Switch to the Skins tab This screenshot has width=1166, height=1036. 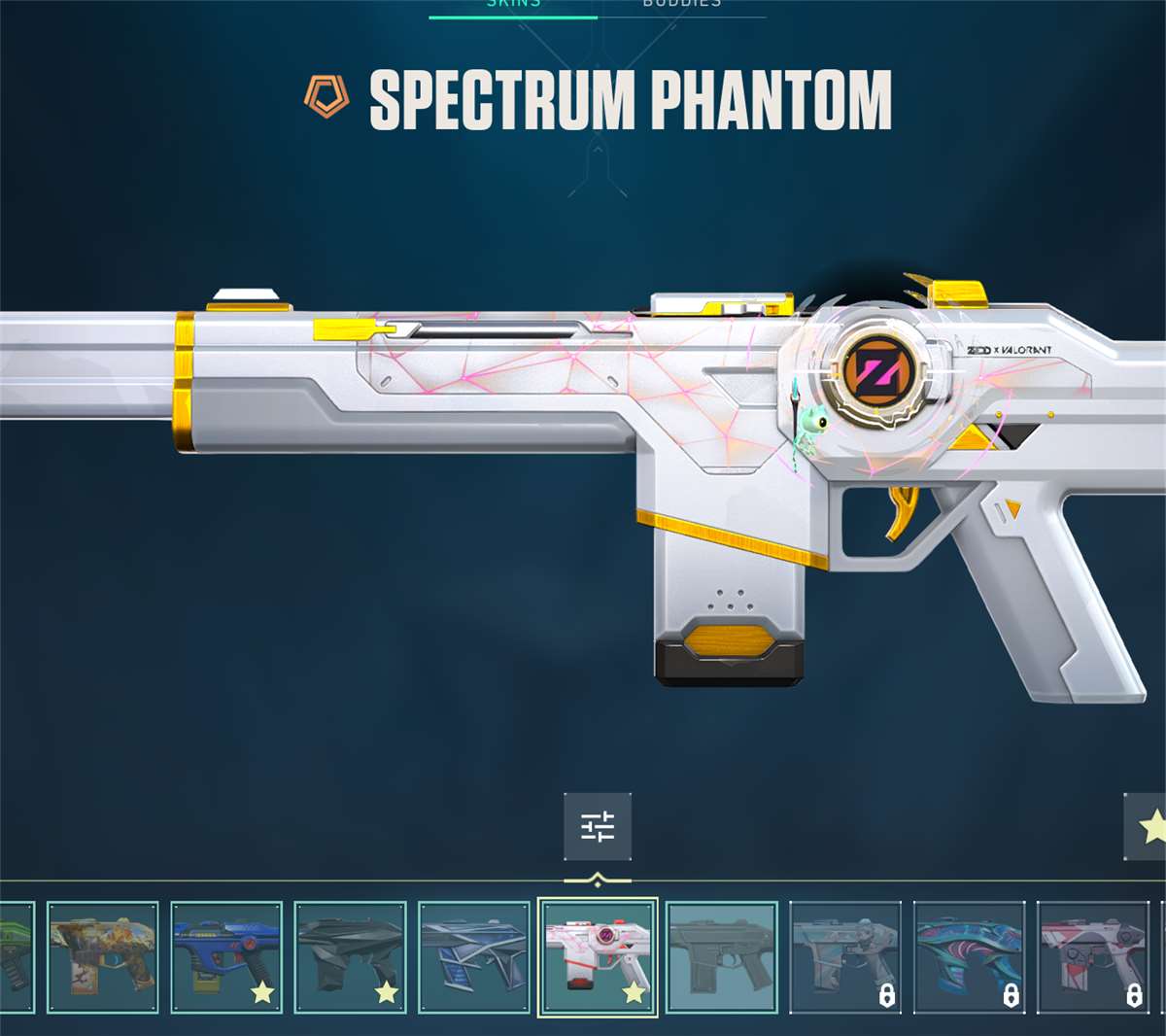pyautogui.click(x=513, y=5)
